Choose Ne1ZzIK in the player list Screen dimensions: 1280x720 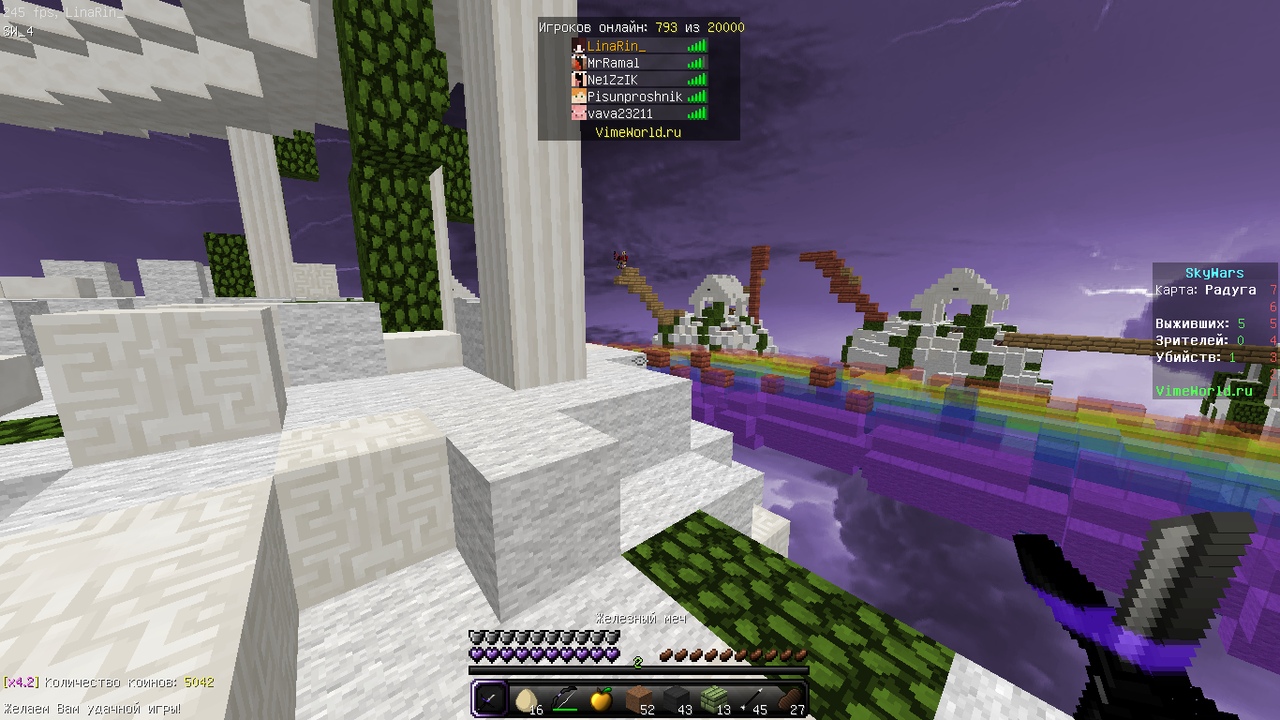612,80
